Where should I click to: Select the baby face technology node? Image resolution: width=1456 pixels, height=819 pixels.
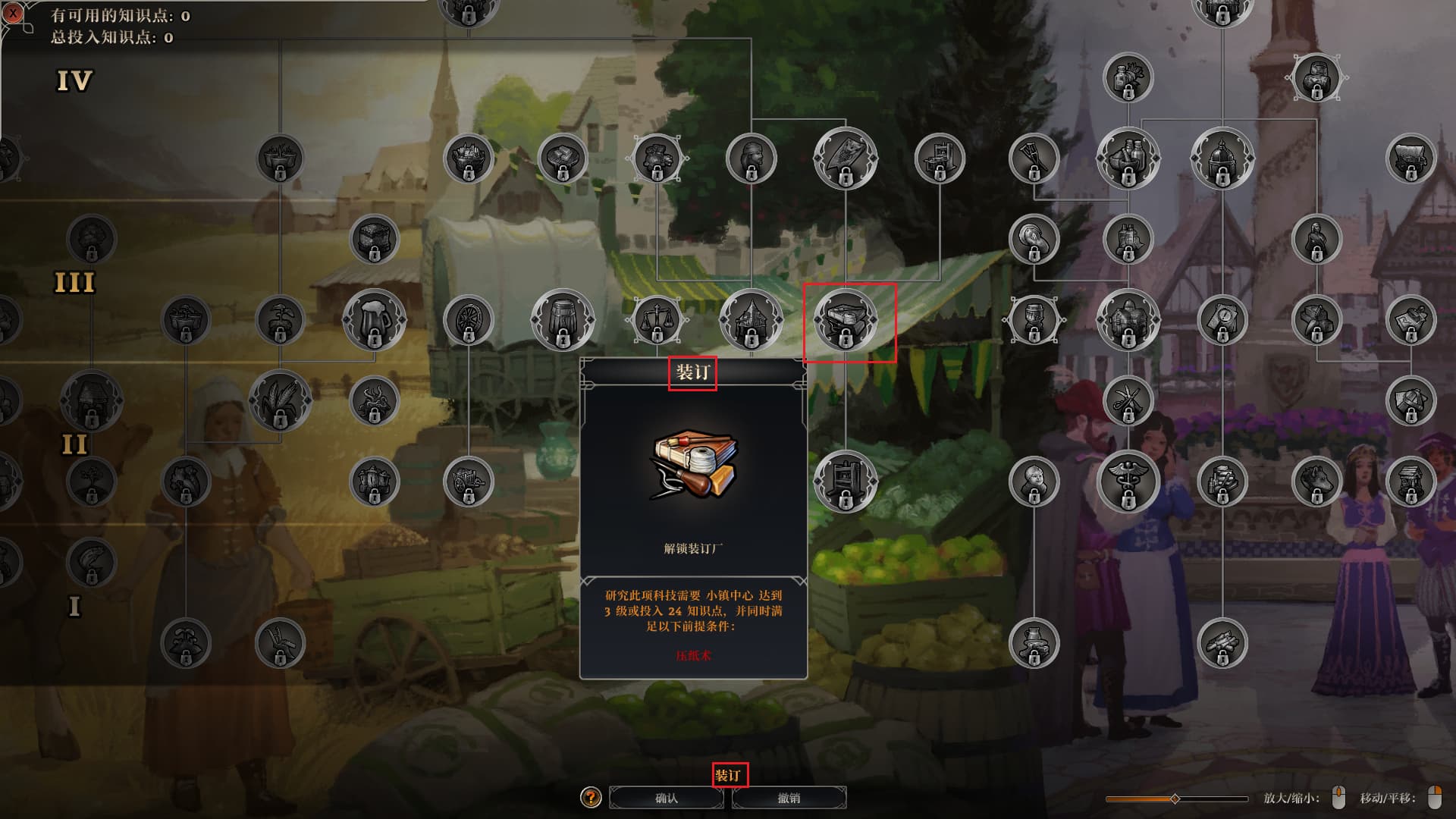[x=1034, y=481]
